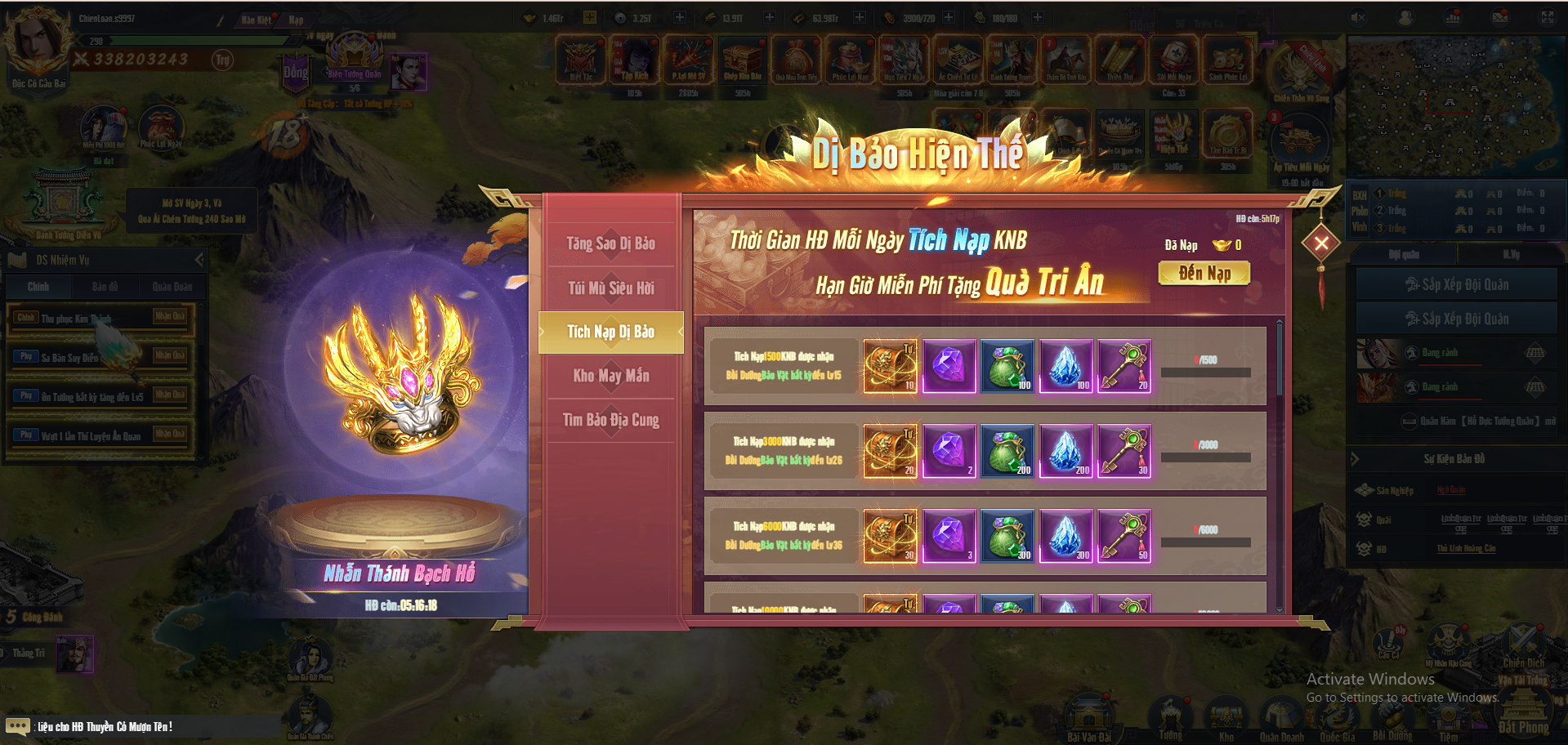Select the purple gem reward in 3000 KNB row
The image size is (1568, 745).
click(949, 451)
